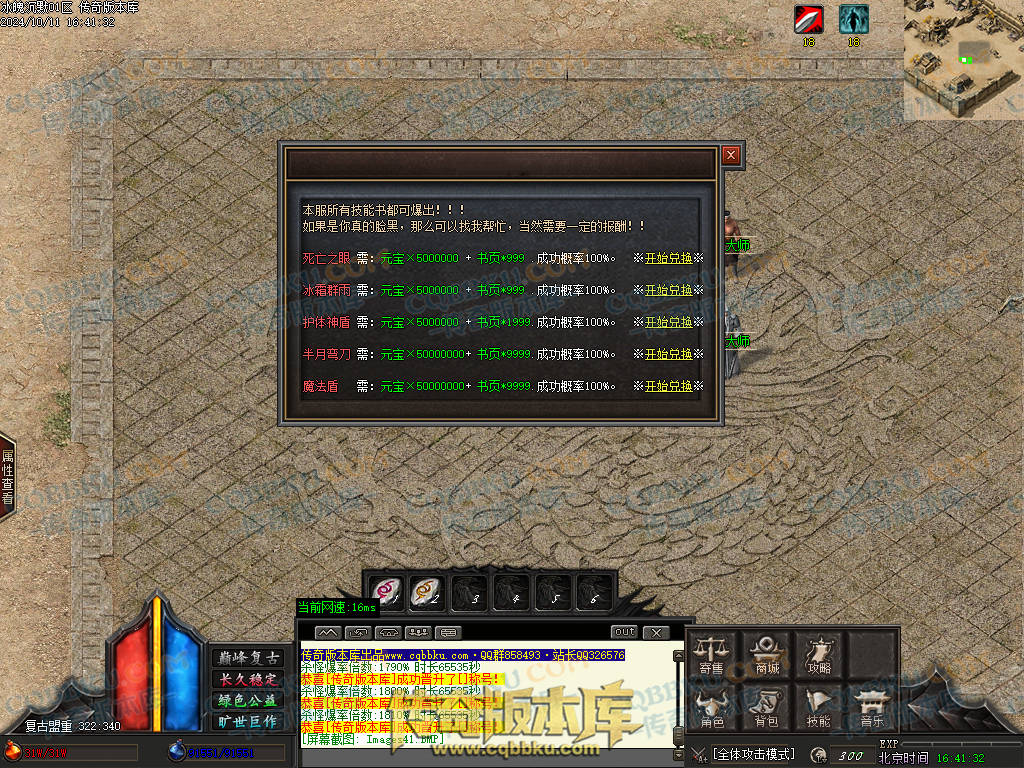Open the 寄售 consignment menu
1024x768 pixels.
pyautogui.click(x=712, y=654)
